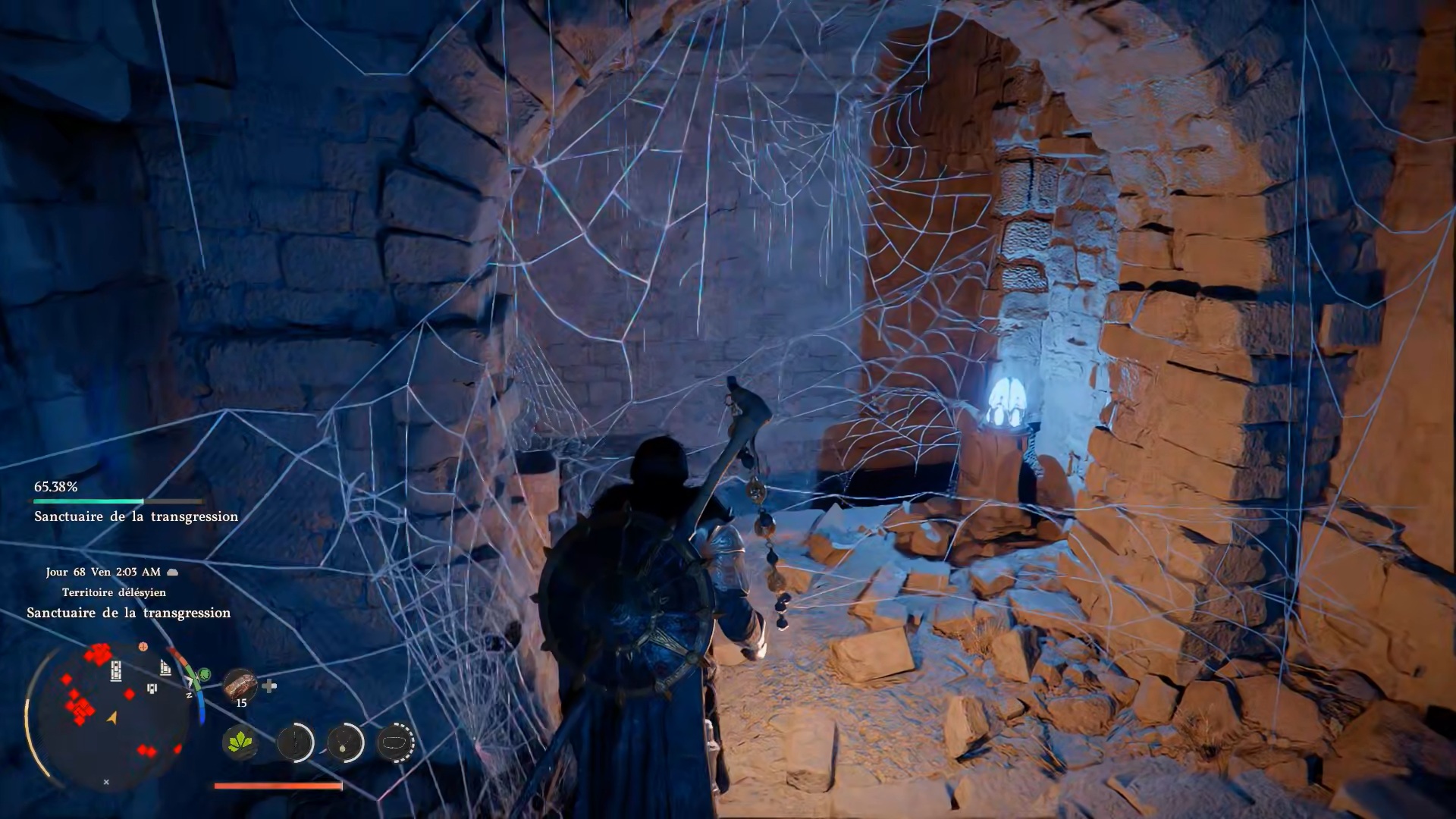Select the meat food slot with 15
The width and height of the screenshot is (1456, 819).
(x=240, y=685)
